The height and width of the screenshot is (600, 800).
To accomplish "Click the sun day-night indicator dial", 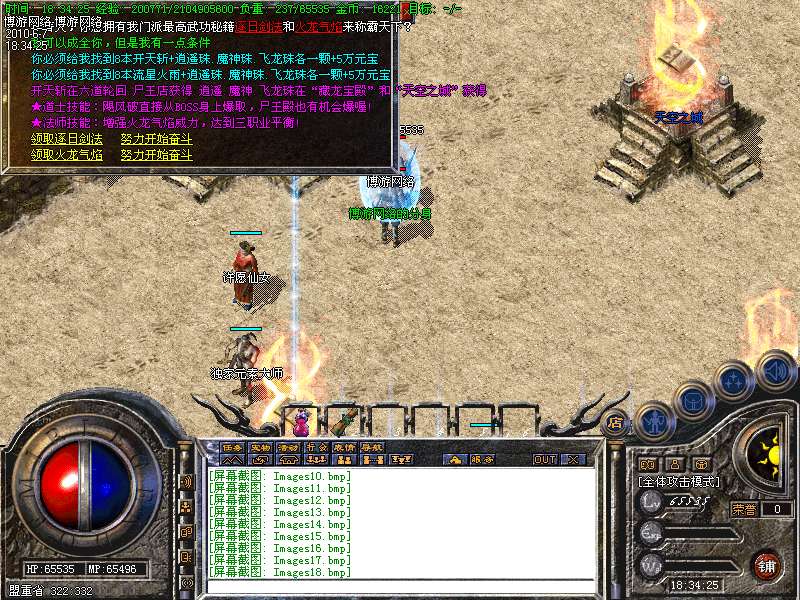I will coord(769,455).
